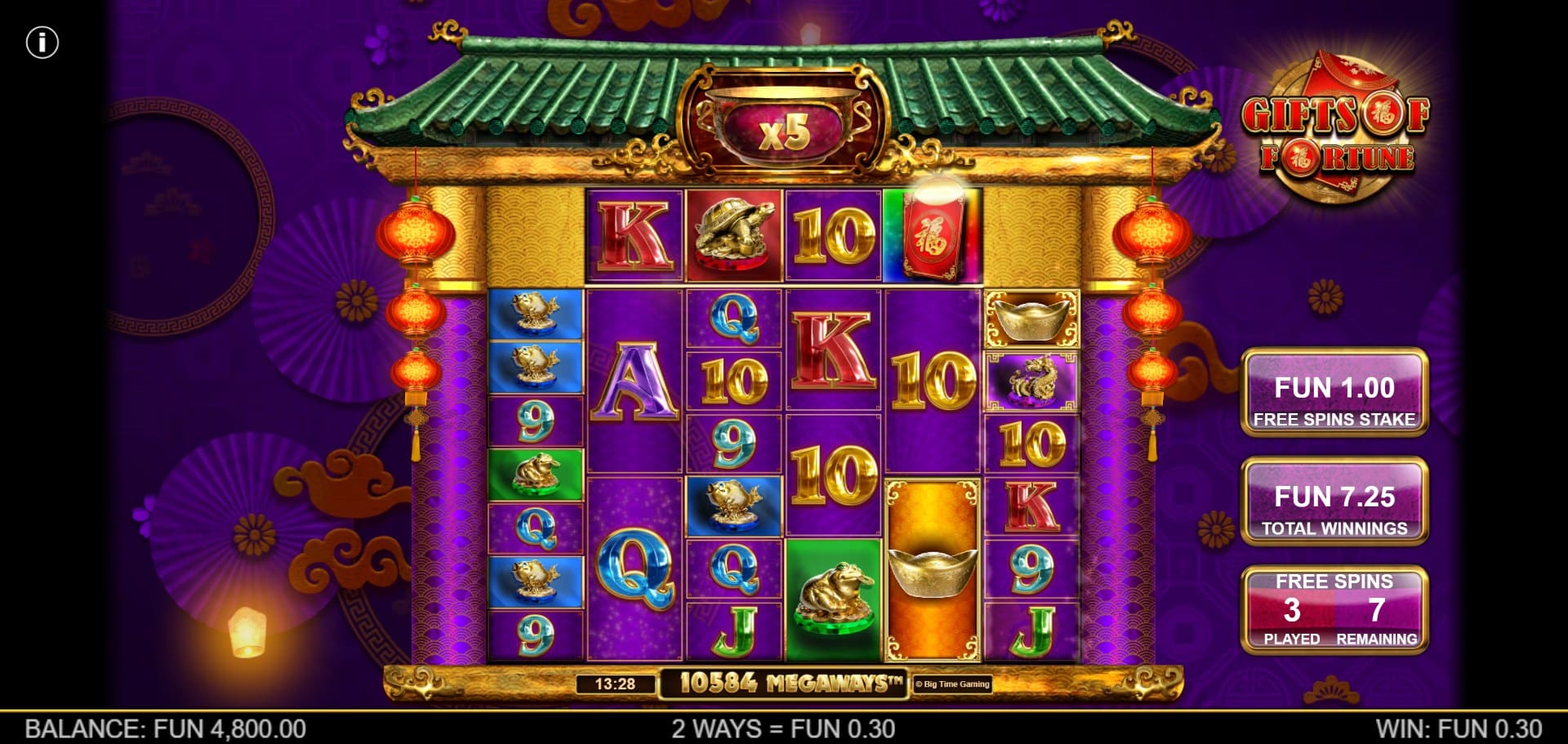Open the game info panel

coord(42,42)
